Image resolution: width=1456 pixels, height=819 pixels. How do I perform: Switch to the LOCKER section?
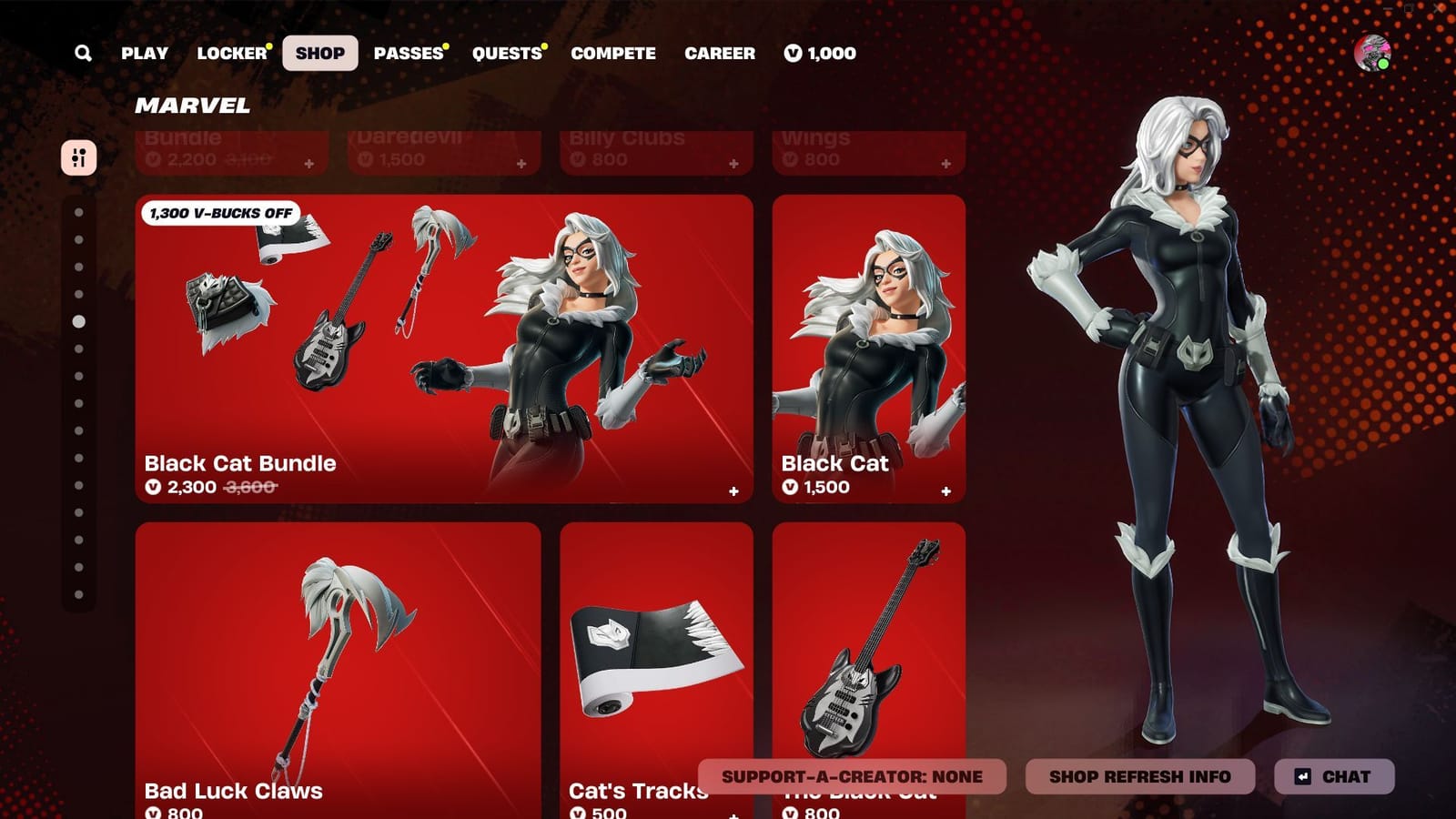click(232, 53)
